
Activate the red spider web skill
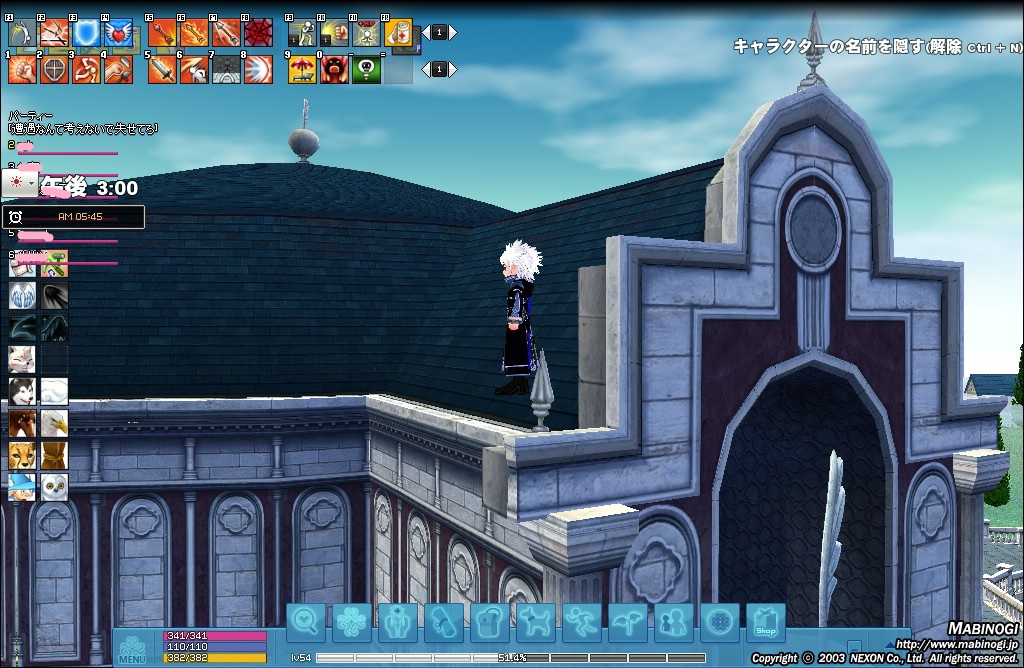[x=258, y=33]
